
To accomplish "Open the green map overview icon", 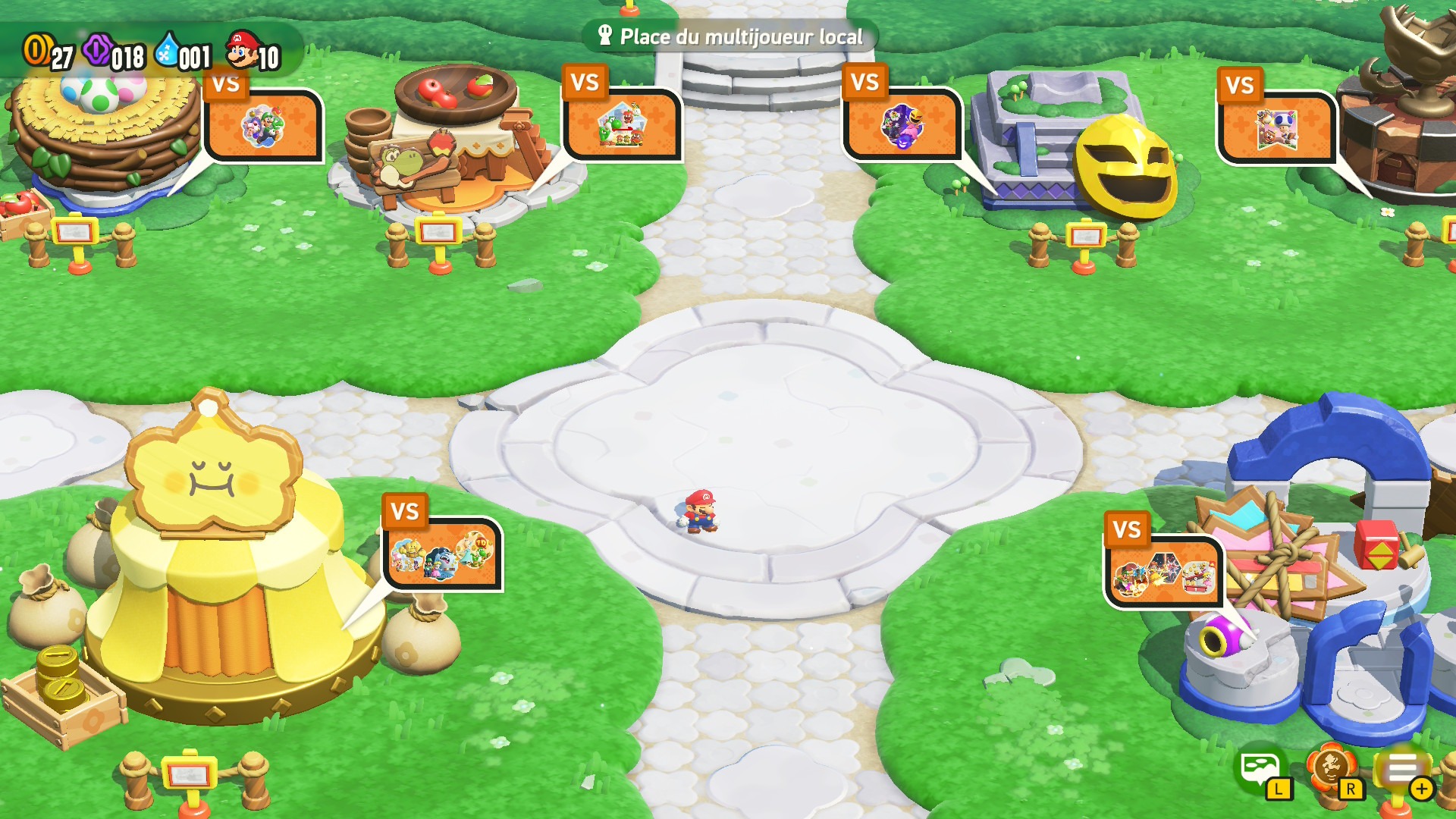I will coord(1261,769).
